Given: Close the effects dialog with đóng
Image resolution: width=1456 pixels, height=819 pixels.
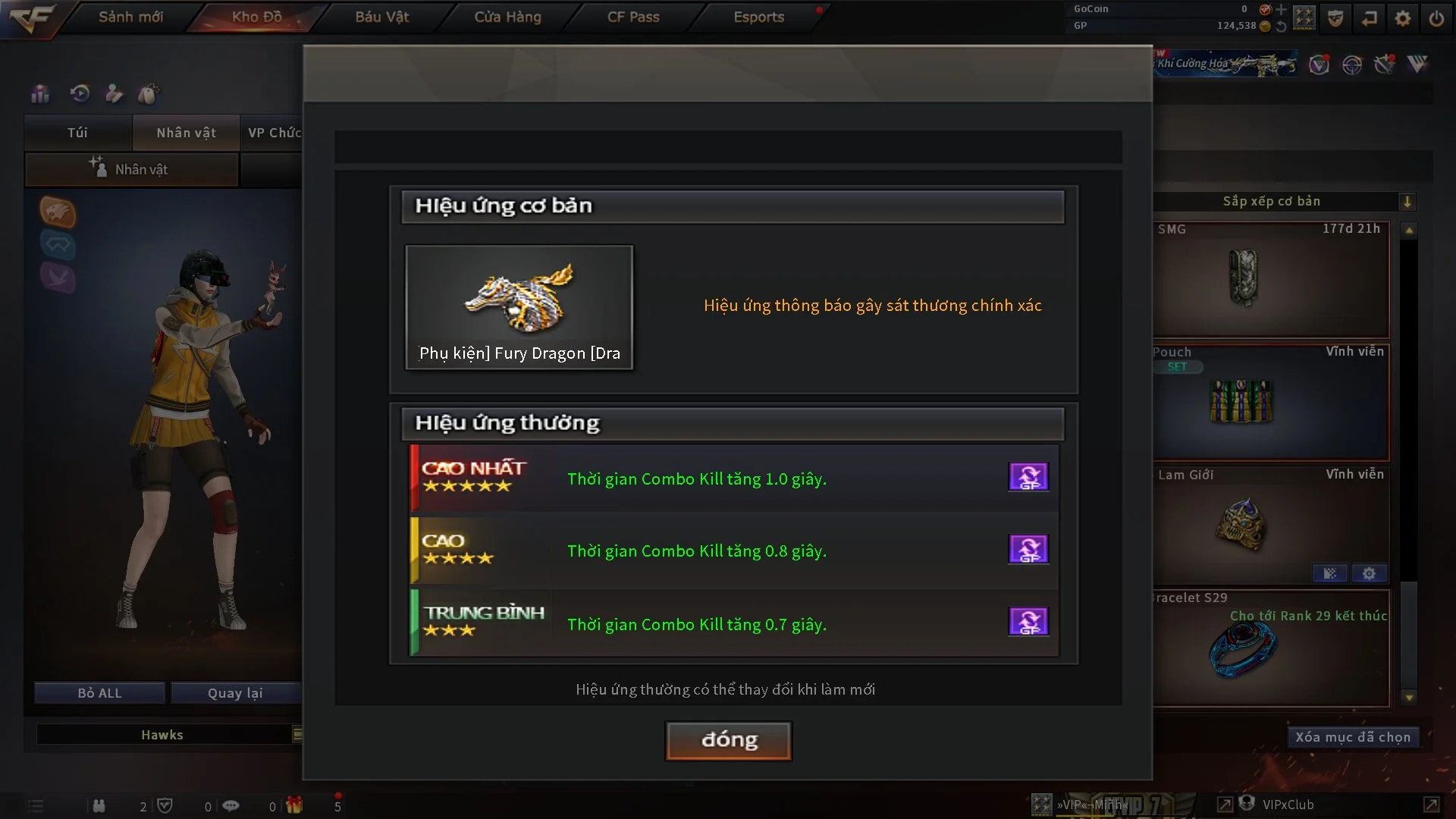Looking at the screenshot, I should 728,740.
